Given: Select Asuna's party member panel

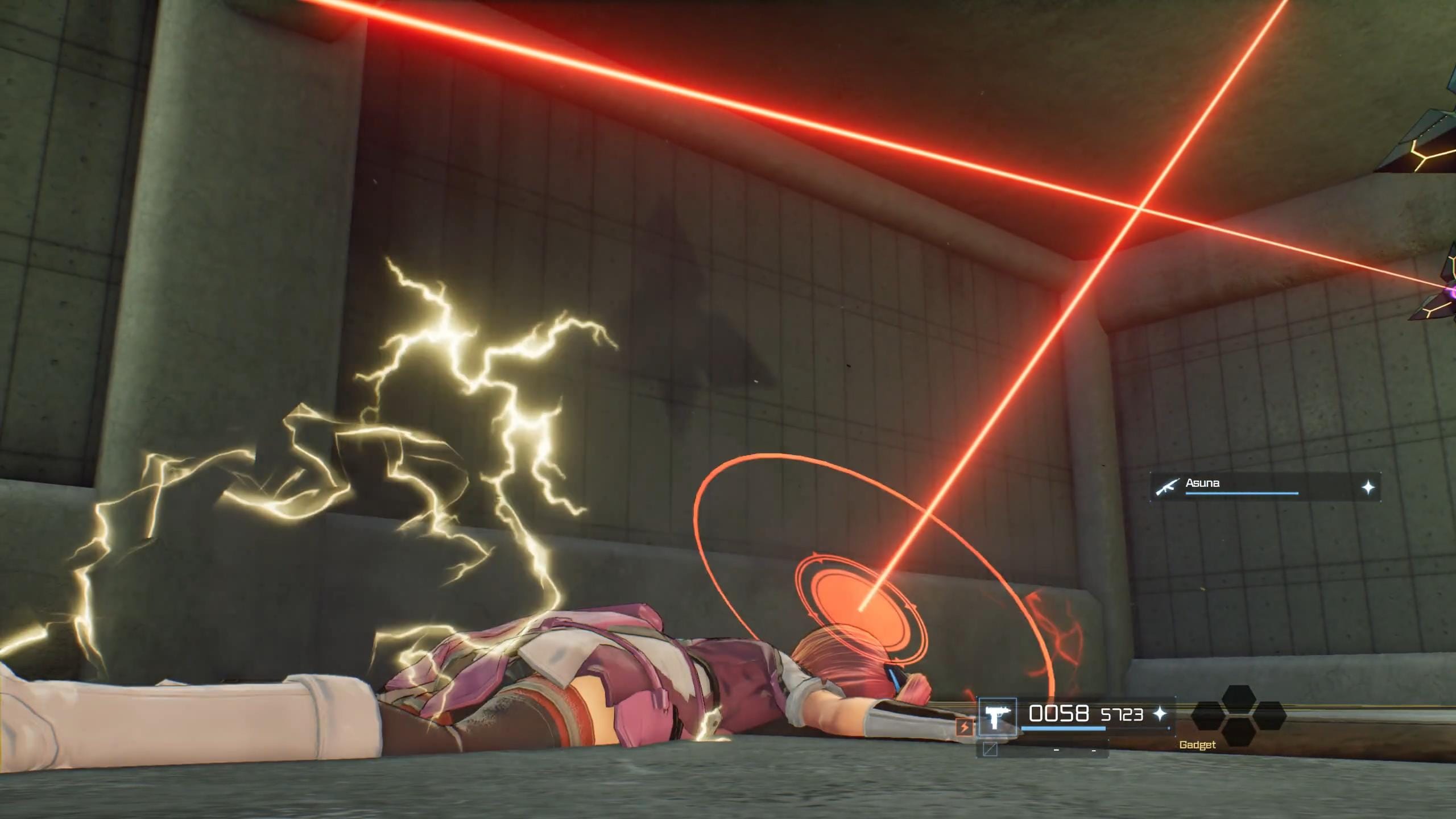Looking at the screenshot, I should coord(1265,486).
